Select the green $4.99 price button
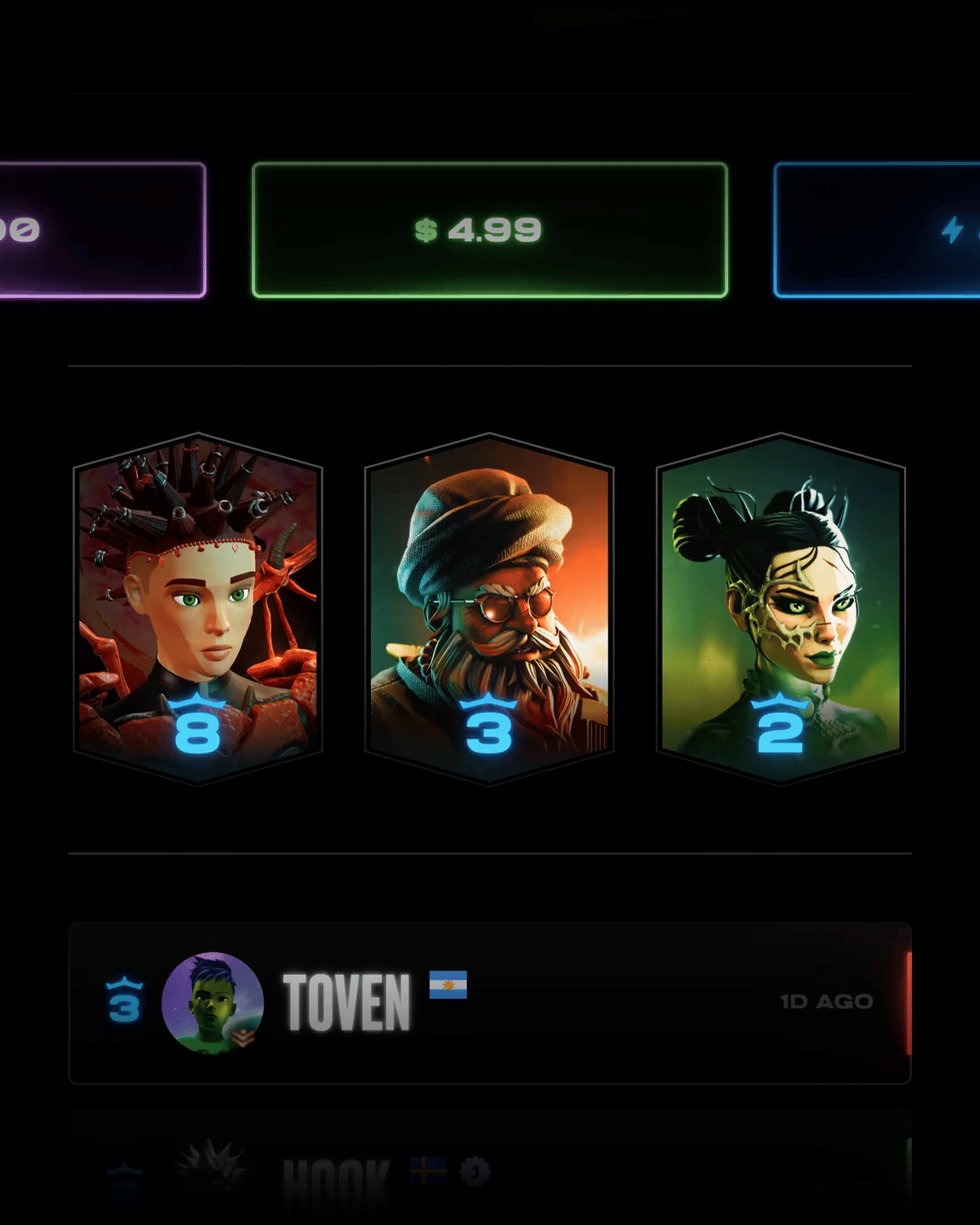The width and height of the screenshot is (980, 1225). [x=489, y=230]
